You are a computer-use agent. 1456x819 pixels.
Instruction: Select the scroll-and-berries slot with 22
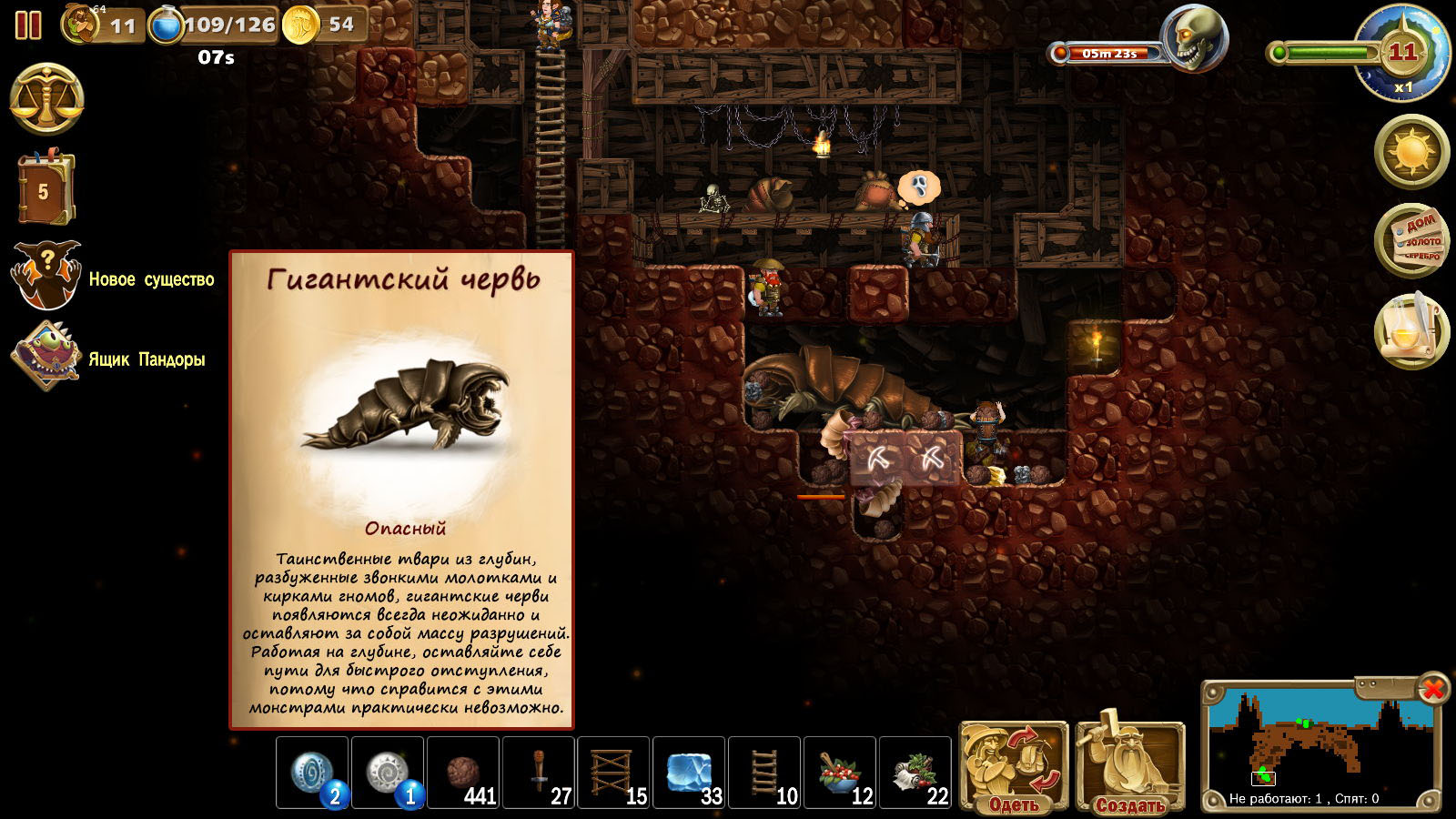pos(915,773)
